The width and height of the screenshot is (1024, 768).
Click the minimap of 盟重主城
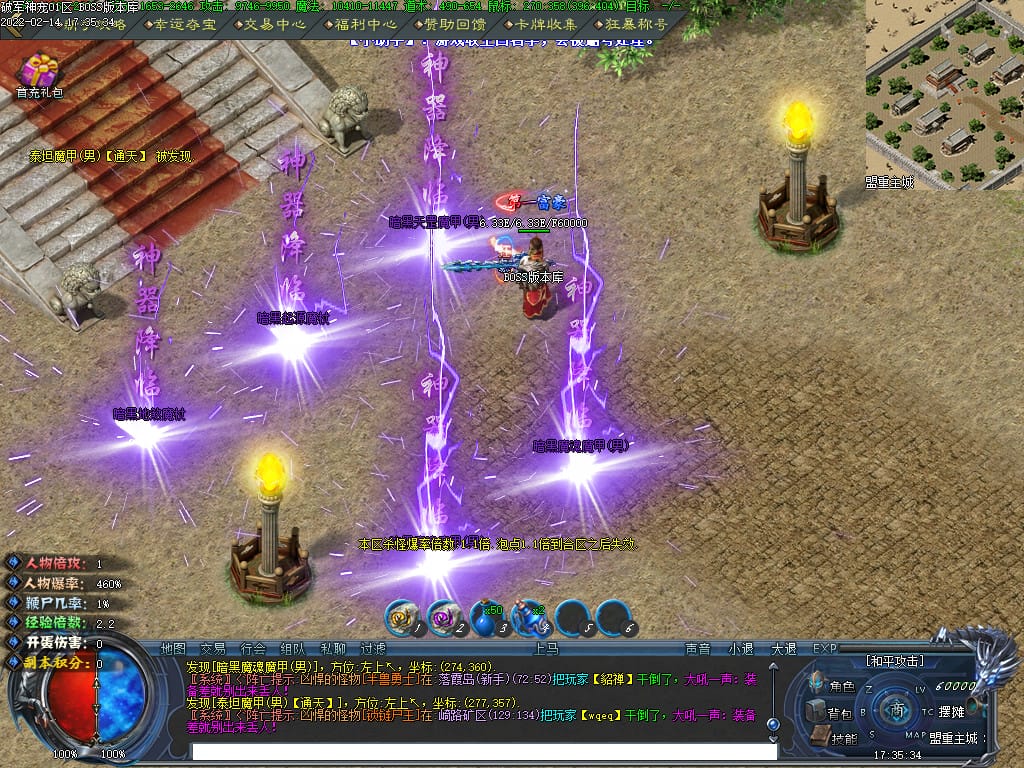pyautogui.click(x=944, y=95)
